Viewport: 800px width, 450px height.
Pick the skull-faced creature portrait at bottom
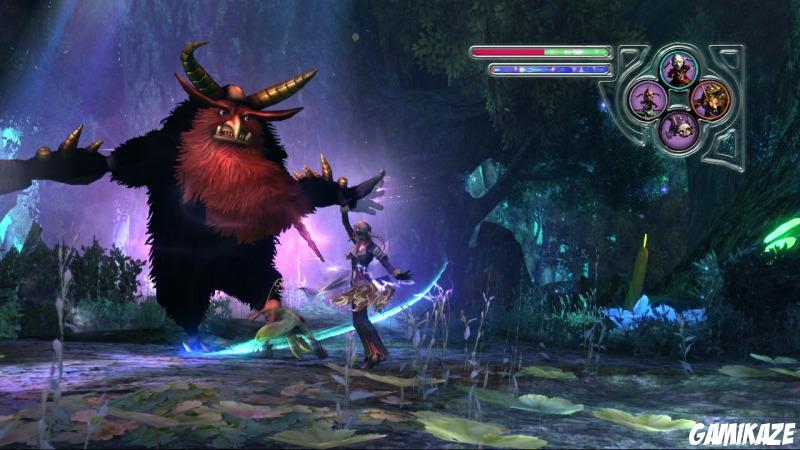tap(680, 129)
